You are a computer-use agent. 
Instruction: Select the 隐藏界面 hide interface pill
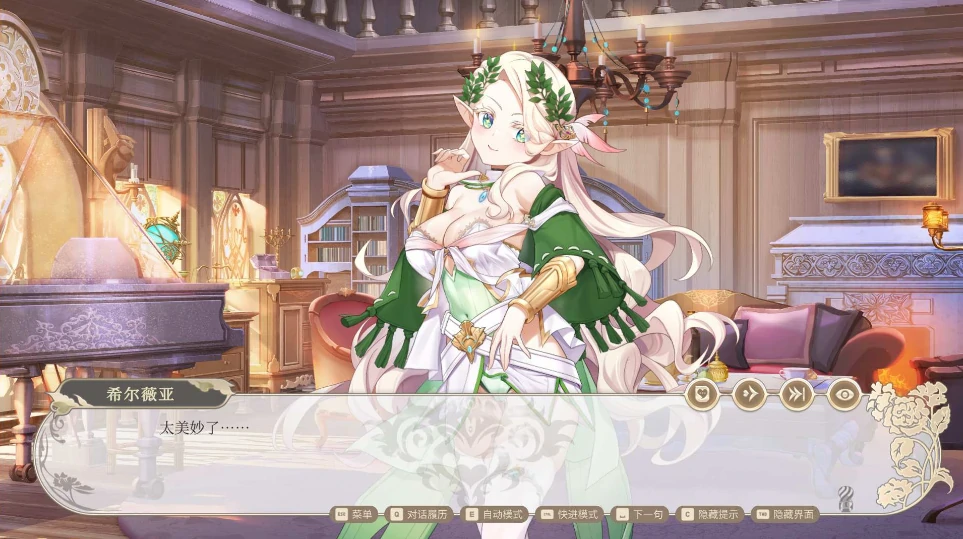click(x=786, y=514)
